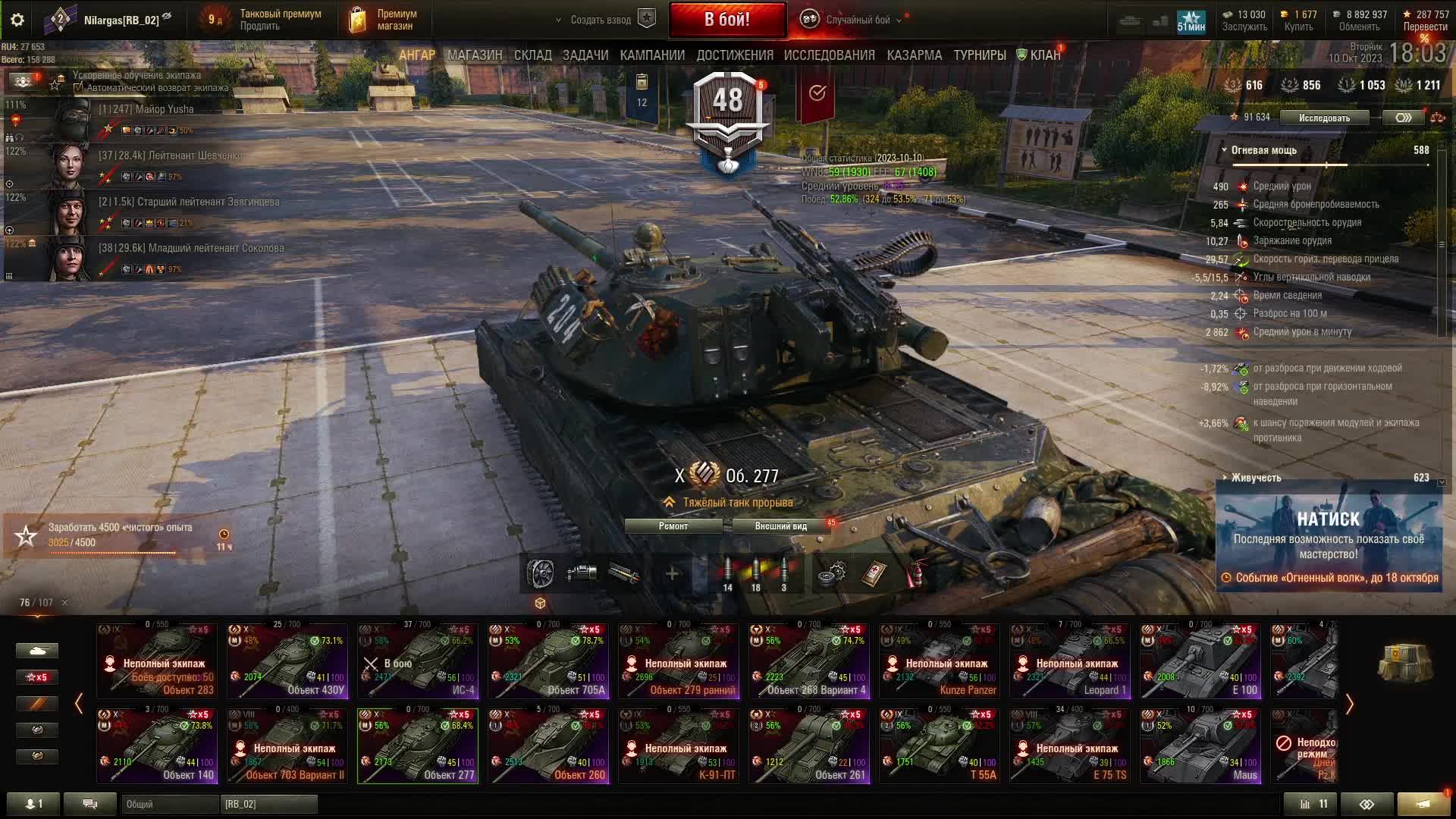Open the ИССЛЕДОВАНИЯ tab
This screenshot has height=819, width=1456.
829,55
